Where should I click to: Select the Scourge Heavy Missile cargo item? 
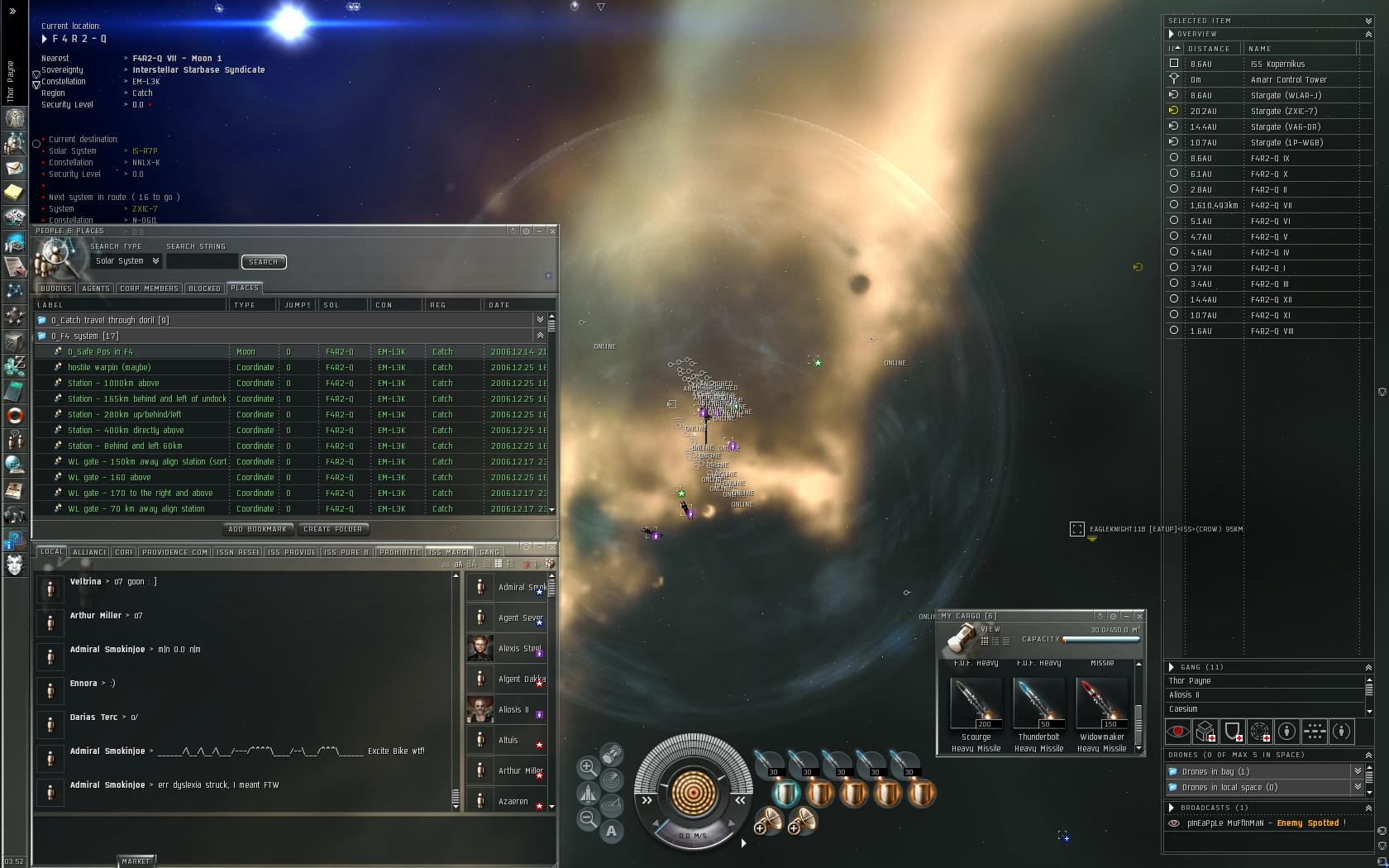tap(976, 703)
